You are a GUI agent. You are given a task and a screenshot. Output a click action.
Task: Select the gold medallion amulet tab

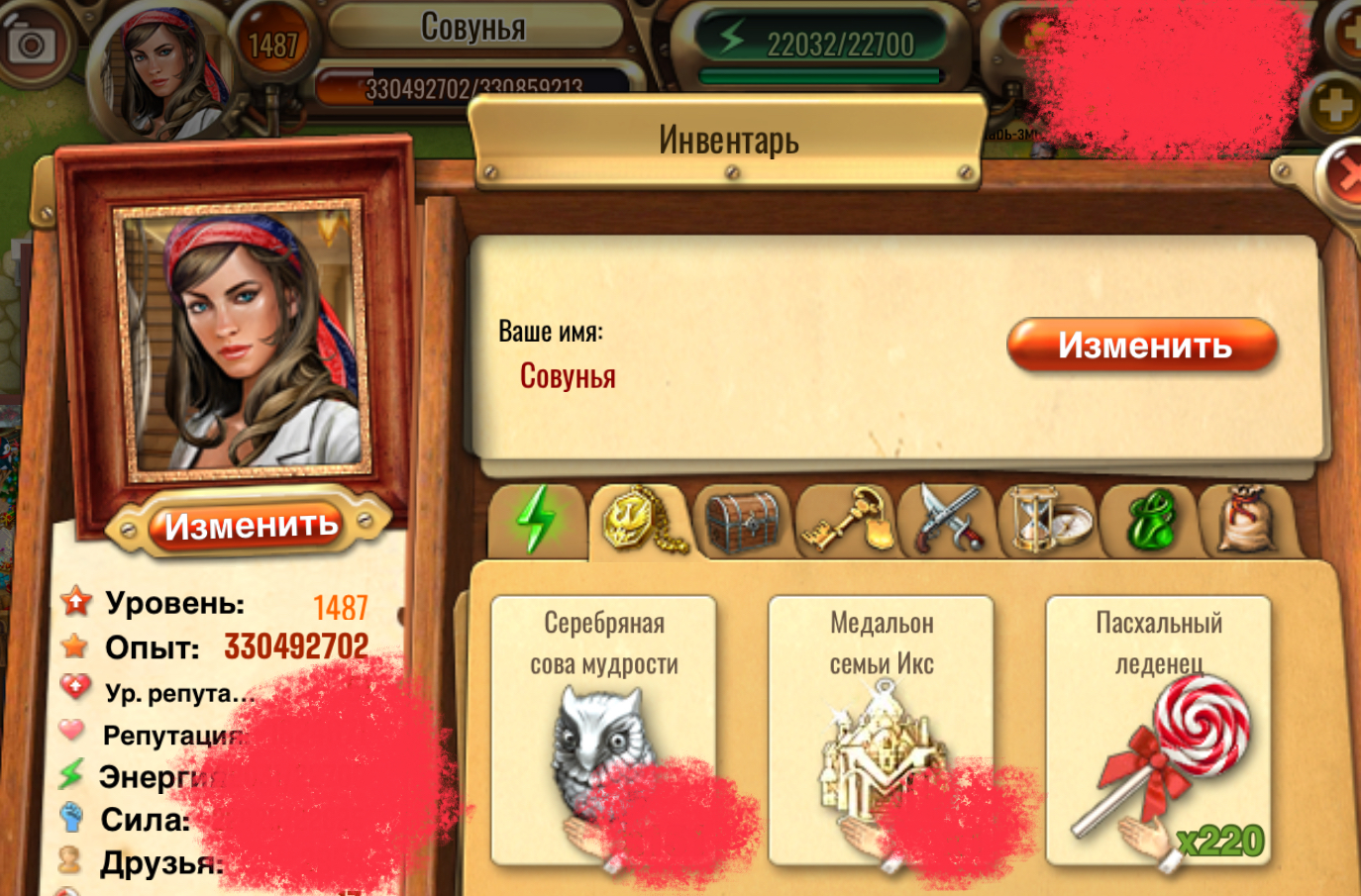pyautogui.click(x=640, y=519)
